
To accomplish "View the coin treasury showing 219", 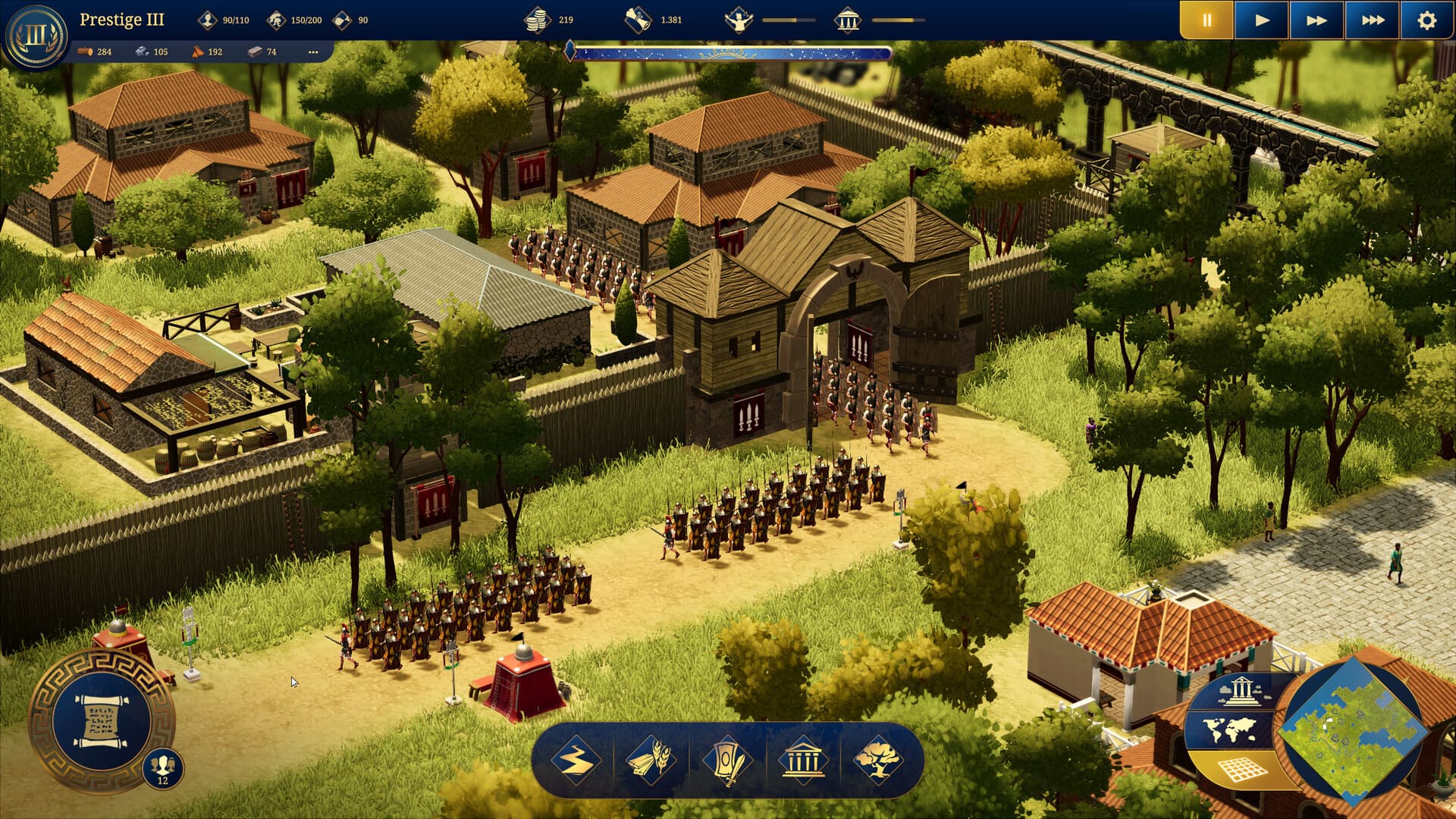I will click(551, 20).
